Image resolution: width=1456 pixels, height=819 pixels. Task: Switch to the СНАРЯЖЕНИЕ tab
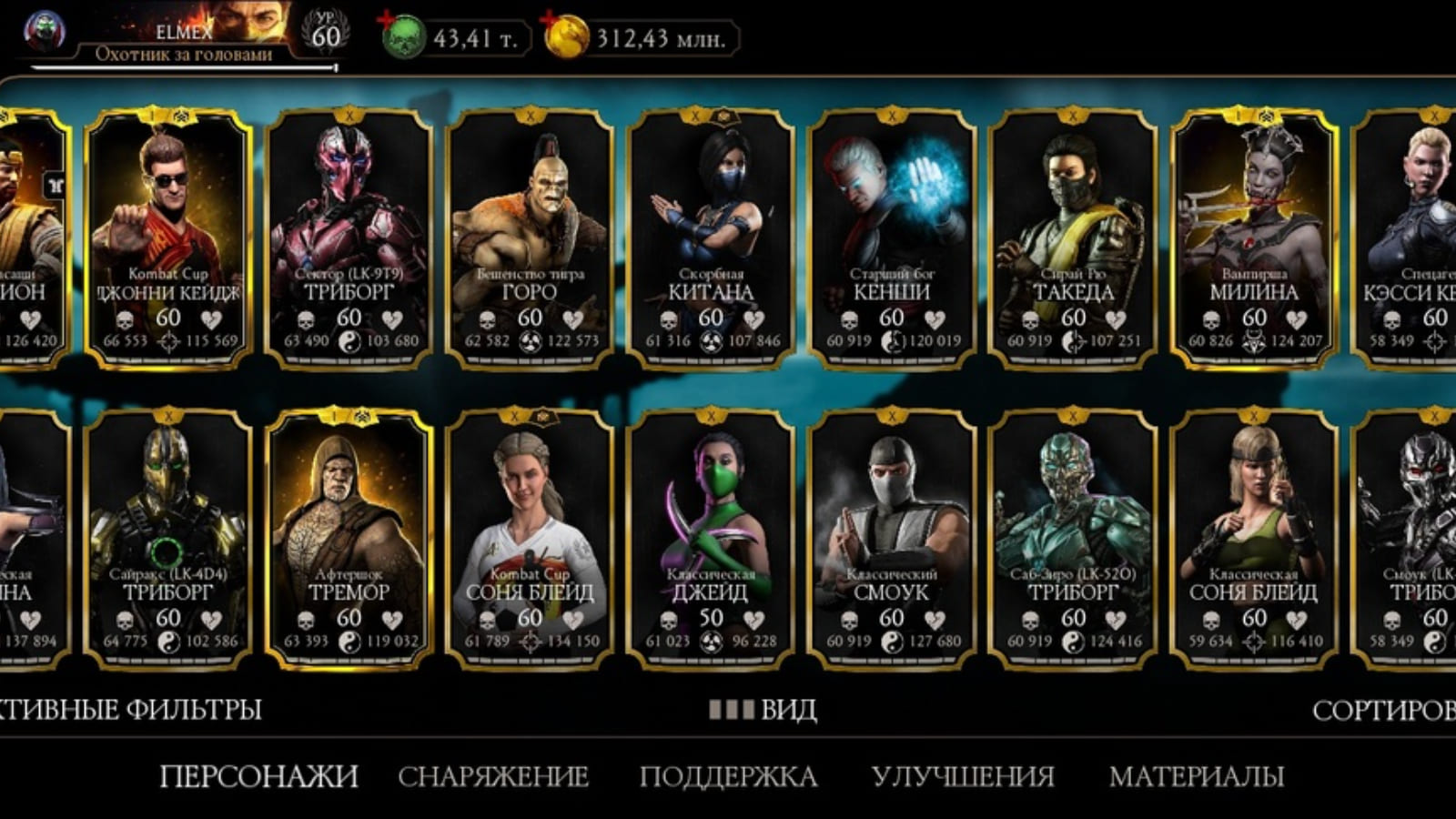pos(493,776)
